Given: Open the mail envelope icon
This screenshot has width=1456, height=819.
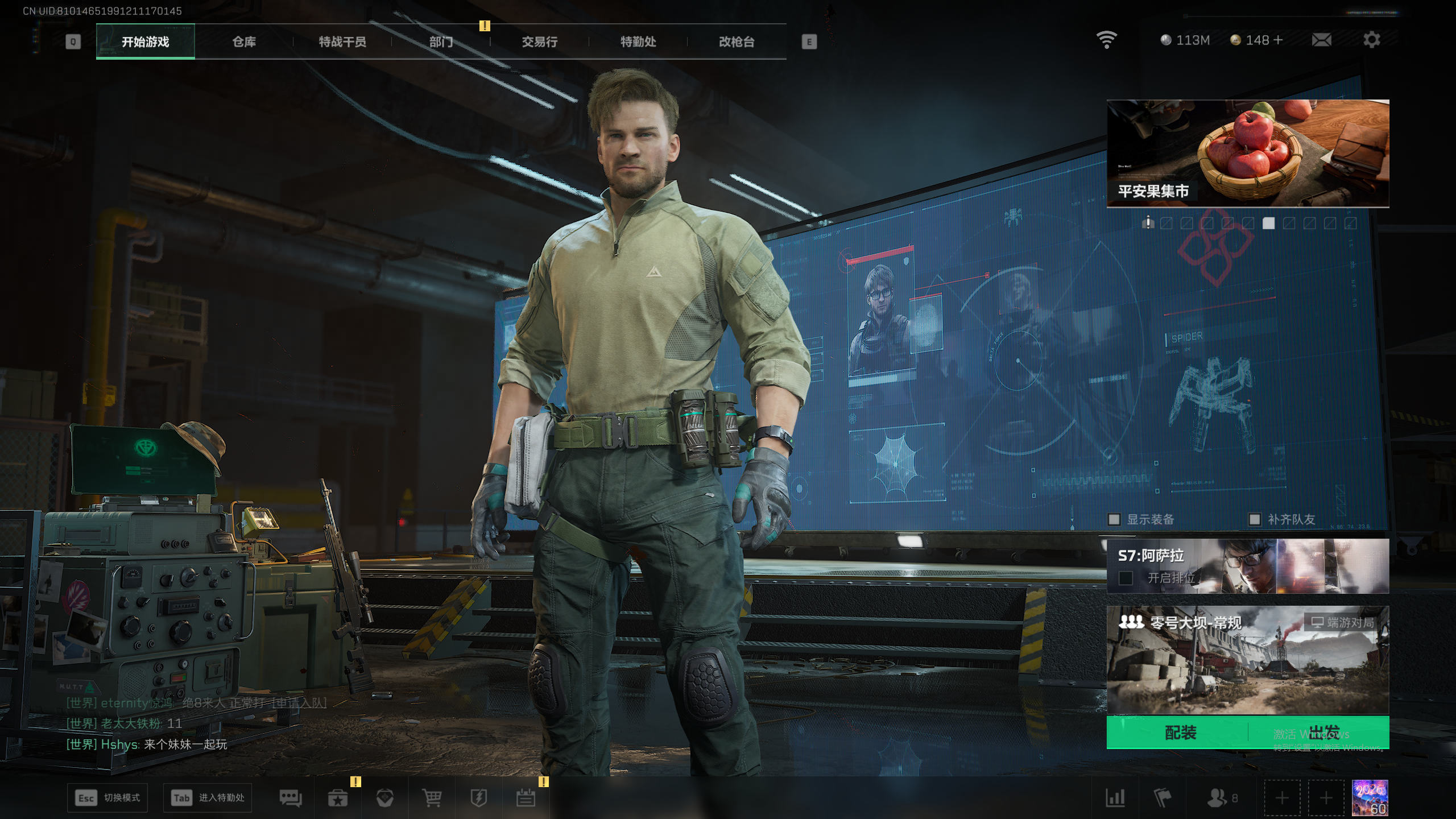Looking at the screenshot, I should pos(1321,40).
